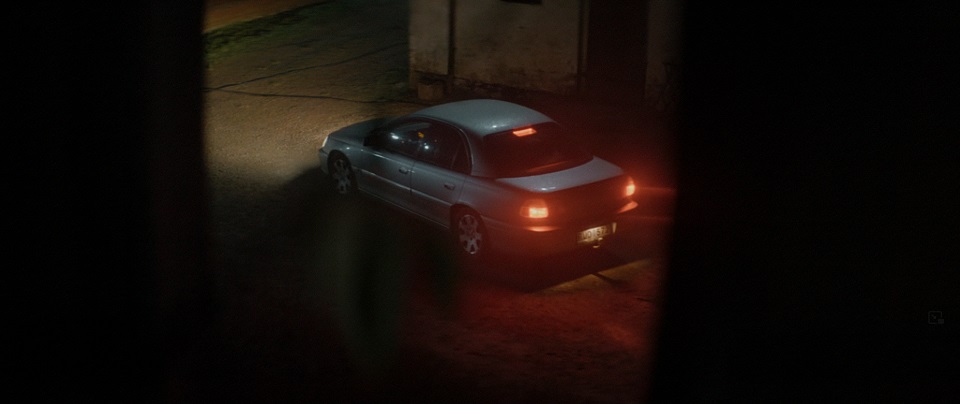Click the faint pop-out video overlay icon
The image size is (960, 404).
pyautogui.click(x=935, y=318)
